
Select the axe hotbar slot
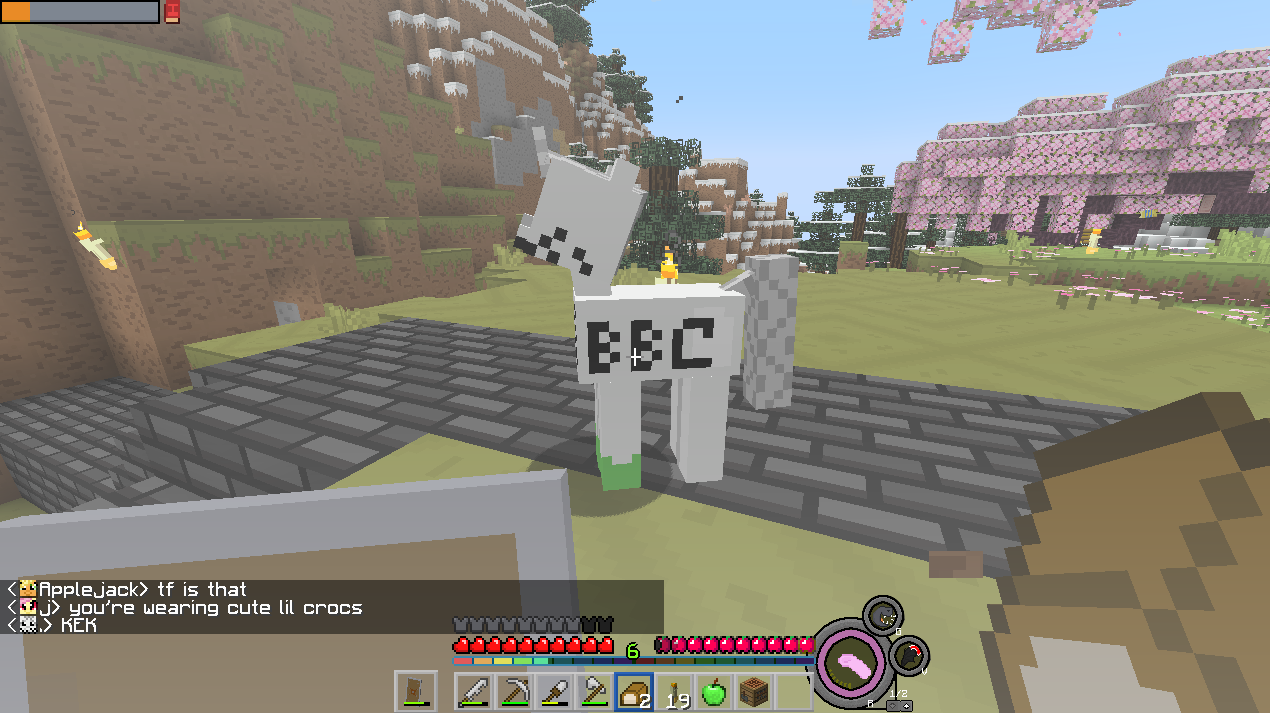pyautogui.click(x=594, y=692)
